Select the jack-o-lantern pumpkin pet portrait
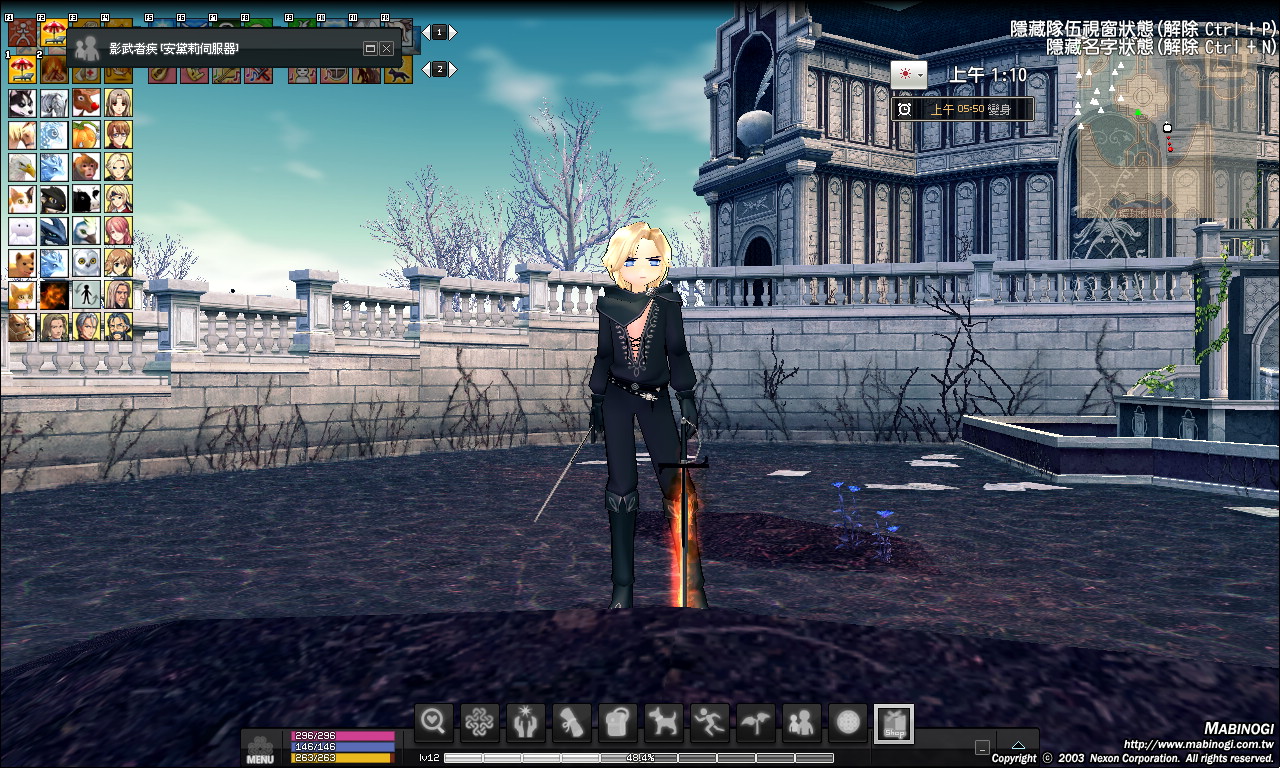The width and height of the screenshot is (1280, 768). pos(86,135)
